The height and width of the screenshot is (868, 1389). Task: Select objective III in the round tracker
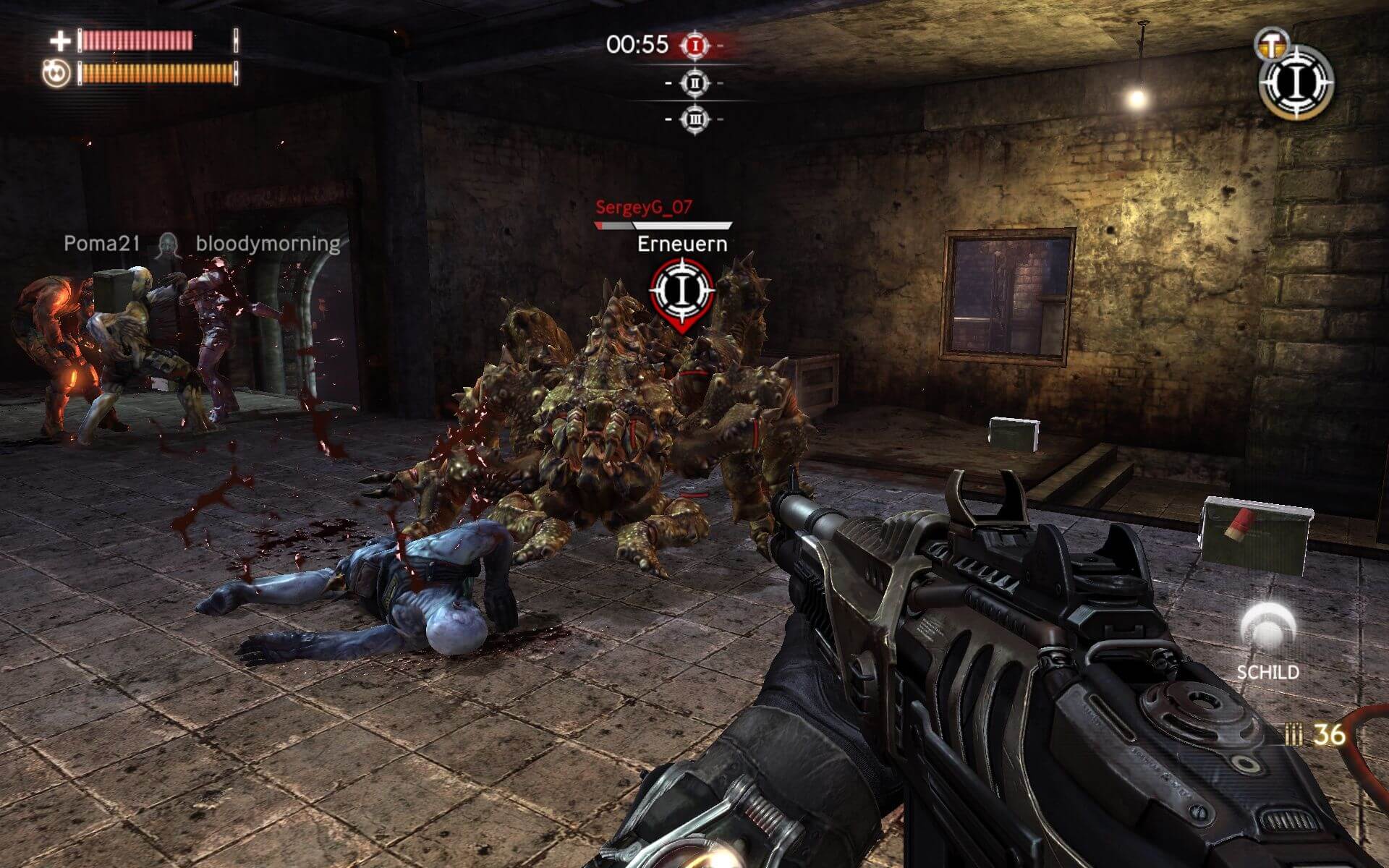click(695, 119)
